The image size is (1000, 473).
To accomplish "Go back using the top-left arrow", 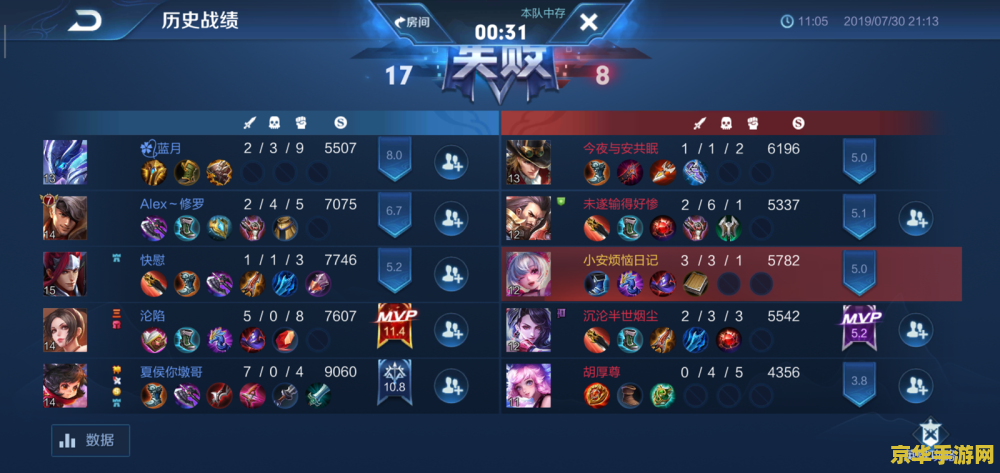I will coord(85,21).
